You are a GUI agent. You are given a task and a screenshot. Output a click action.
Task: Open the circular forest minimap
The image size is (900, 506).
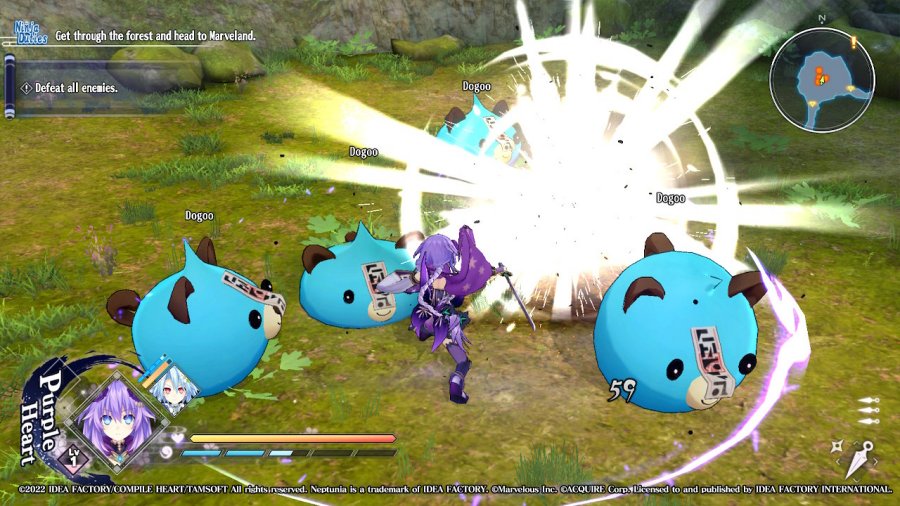coord(822,80)
